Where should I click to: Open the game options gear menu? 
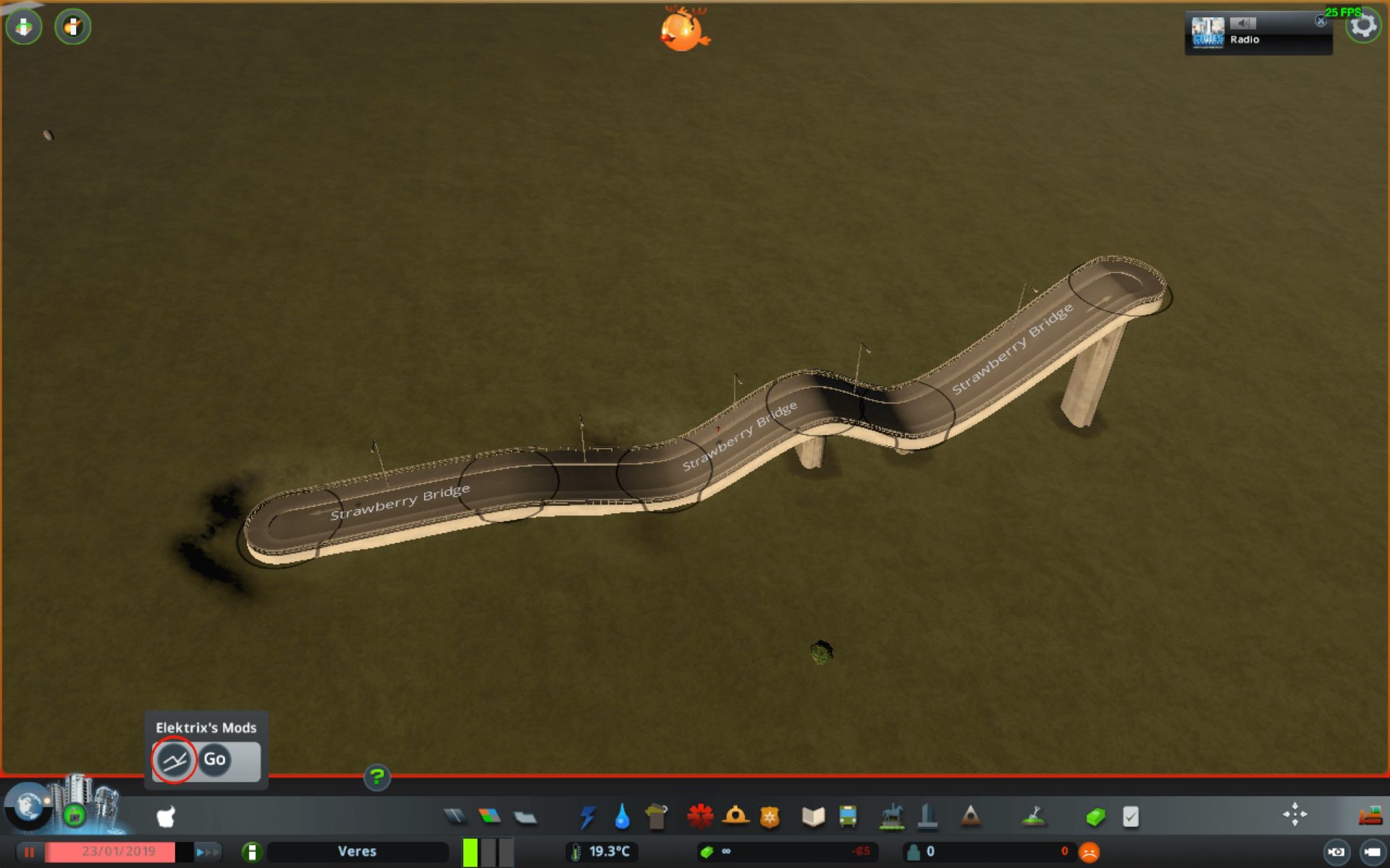pos(1364,25)
